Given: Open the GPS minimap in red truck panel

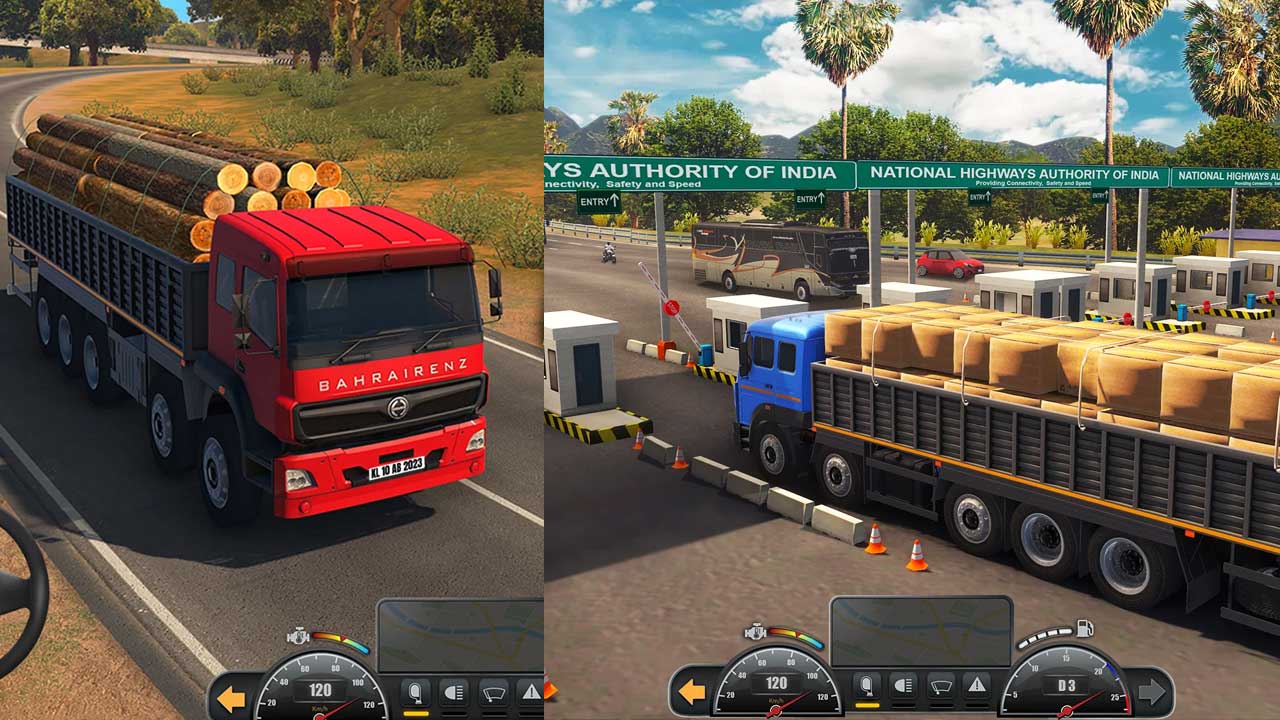Looking at the screenshot, I should (x=460, y=635).
